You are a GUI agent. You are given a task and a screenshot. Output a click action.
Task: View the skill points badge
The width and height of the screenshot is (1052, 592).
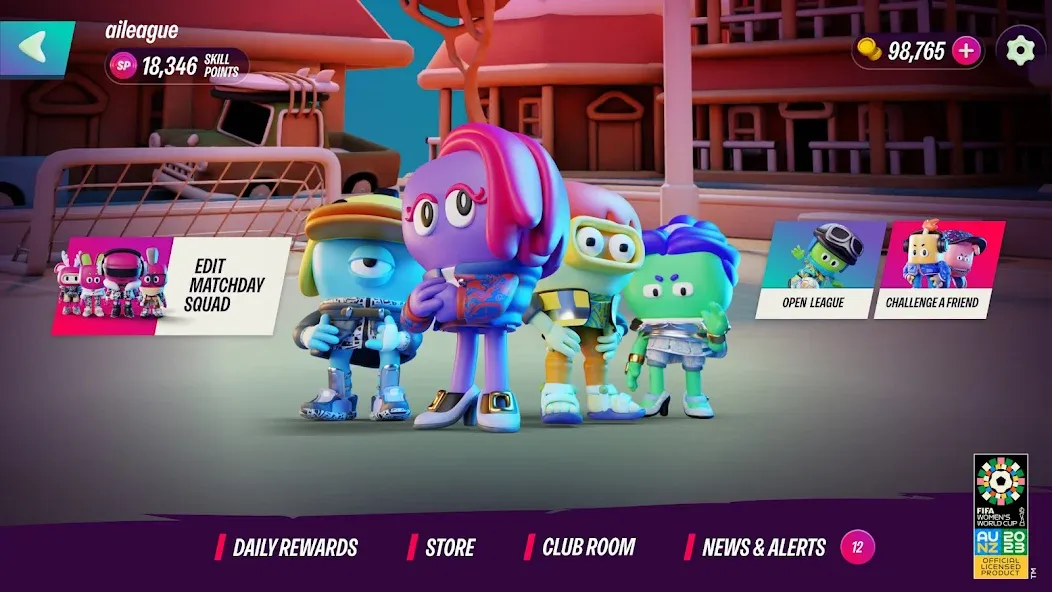(x=176, y=66)
